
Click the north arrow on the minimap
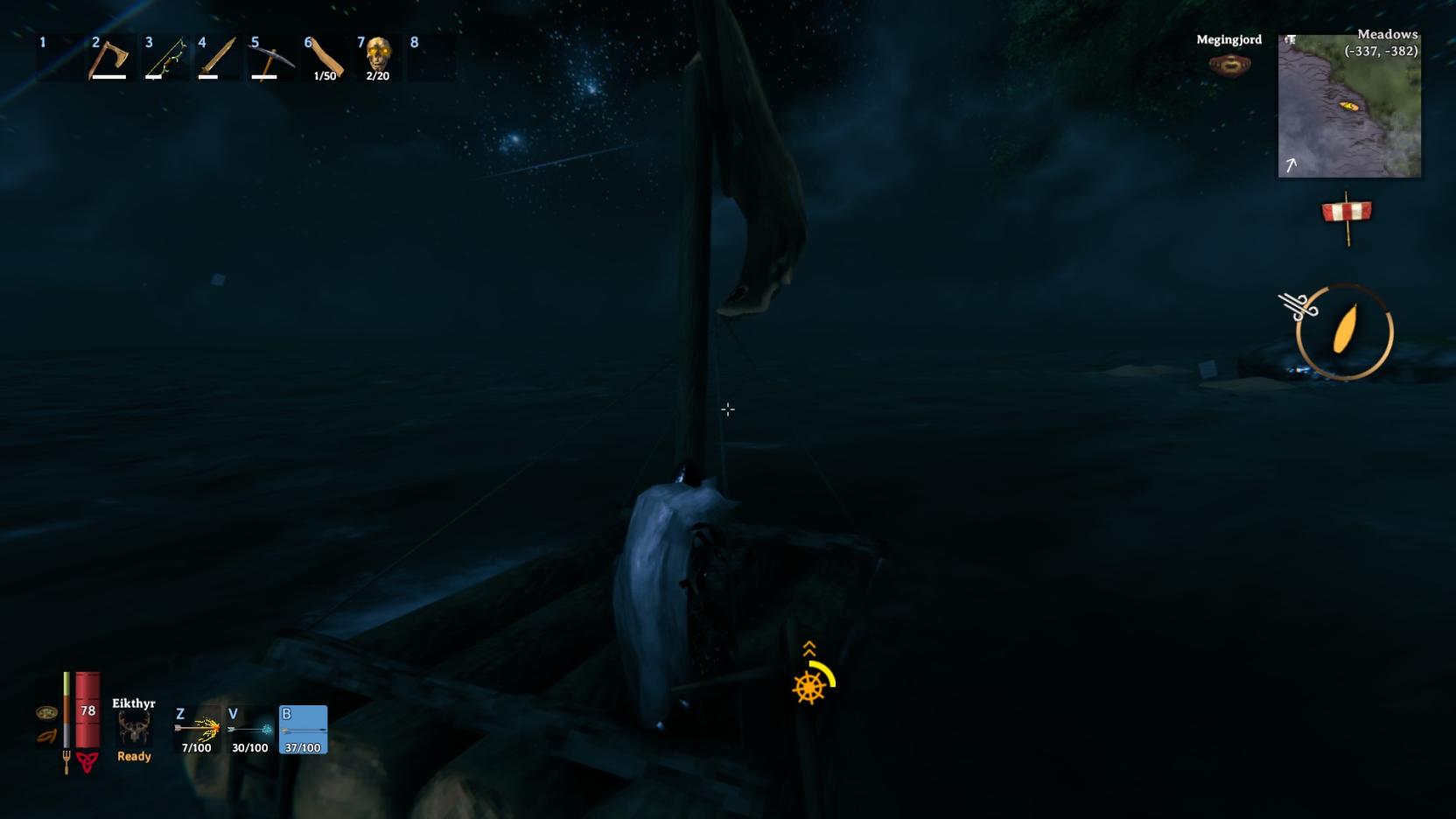[x=1291, y=163]
